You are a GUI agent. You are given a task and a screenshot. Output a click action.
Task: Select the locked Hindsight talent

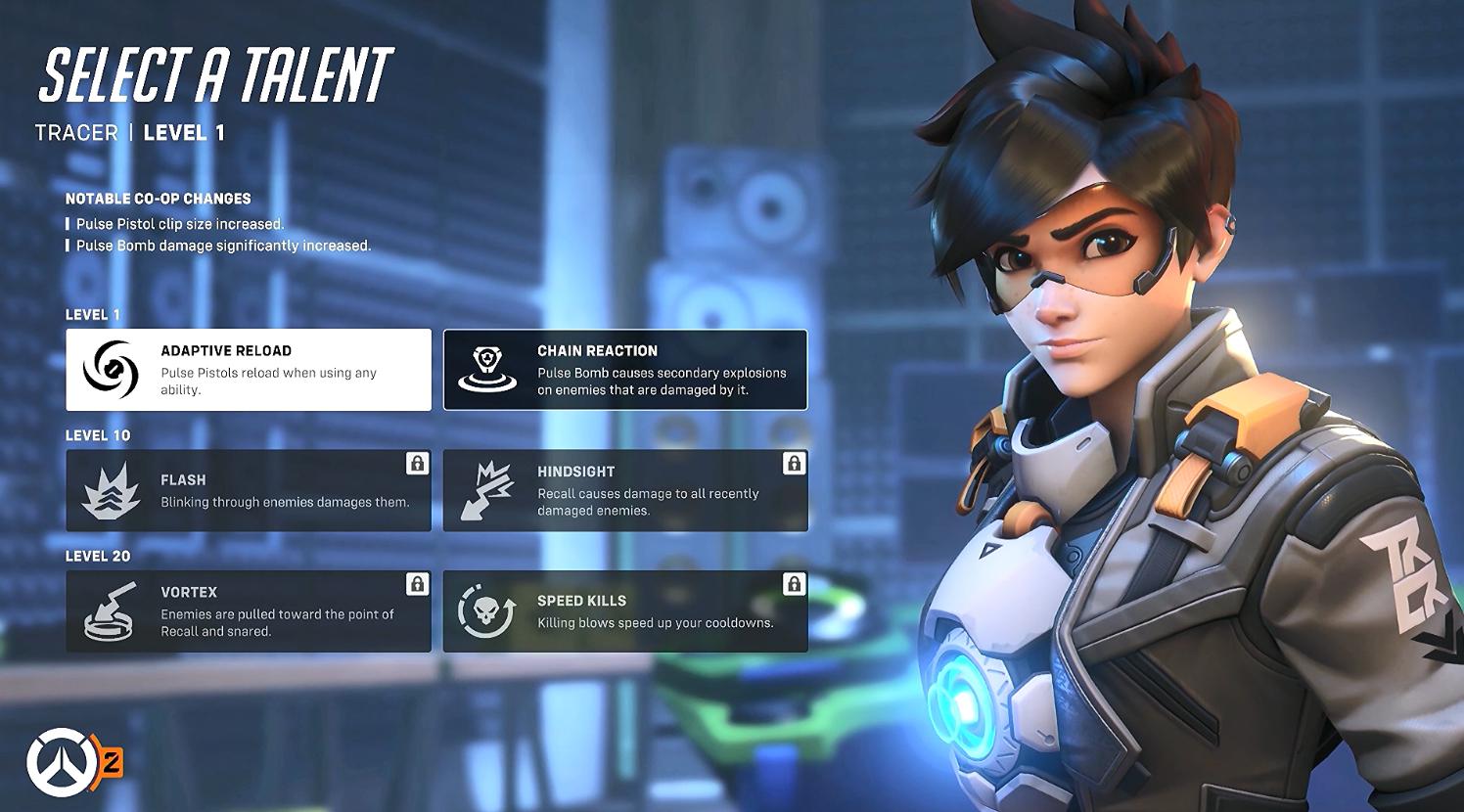625,491
